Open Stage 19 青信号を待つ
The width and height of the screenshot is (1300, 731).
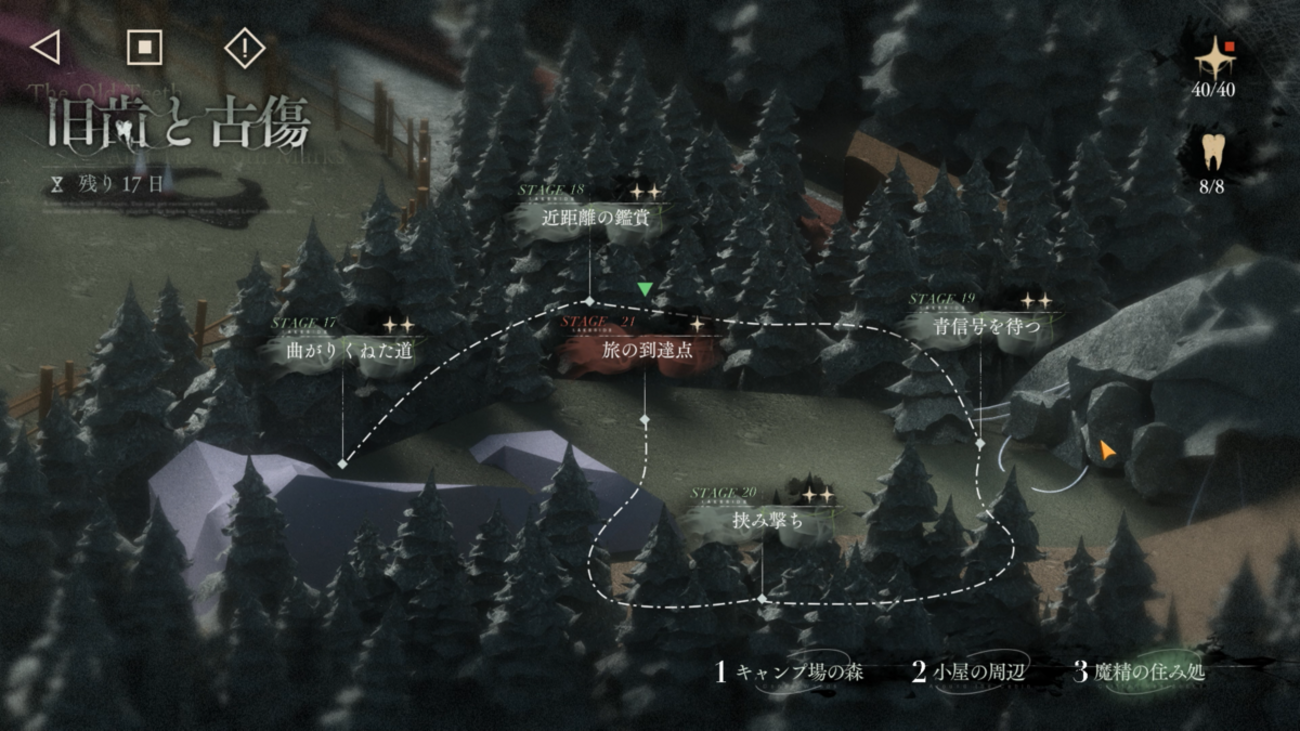(x=986, y=326)
